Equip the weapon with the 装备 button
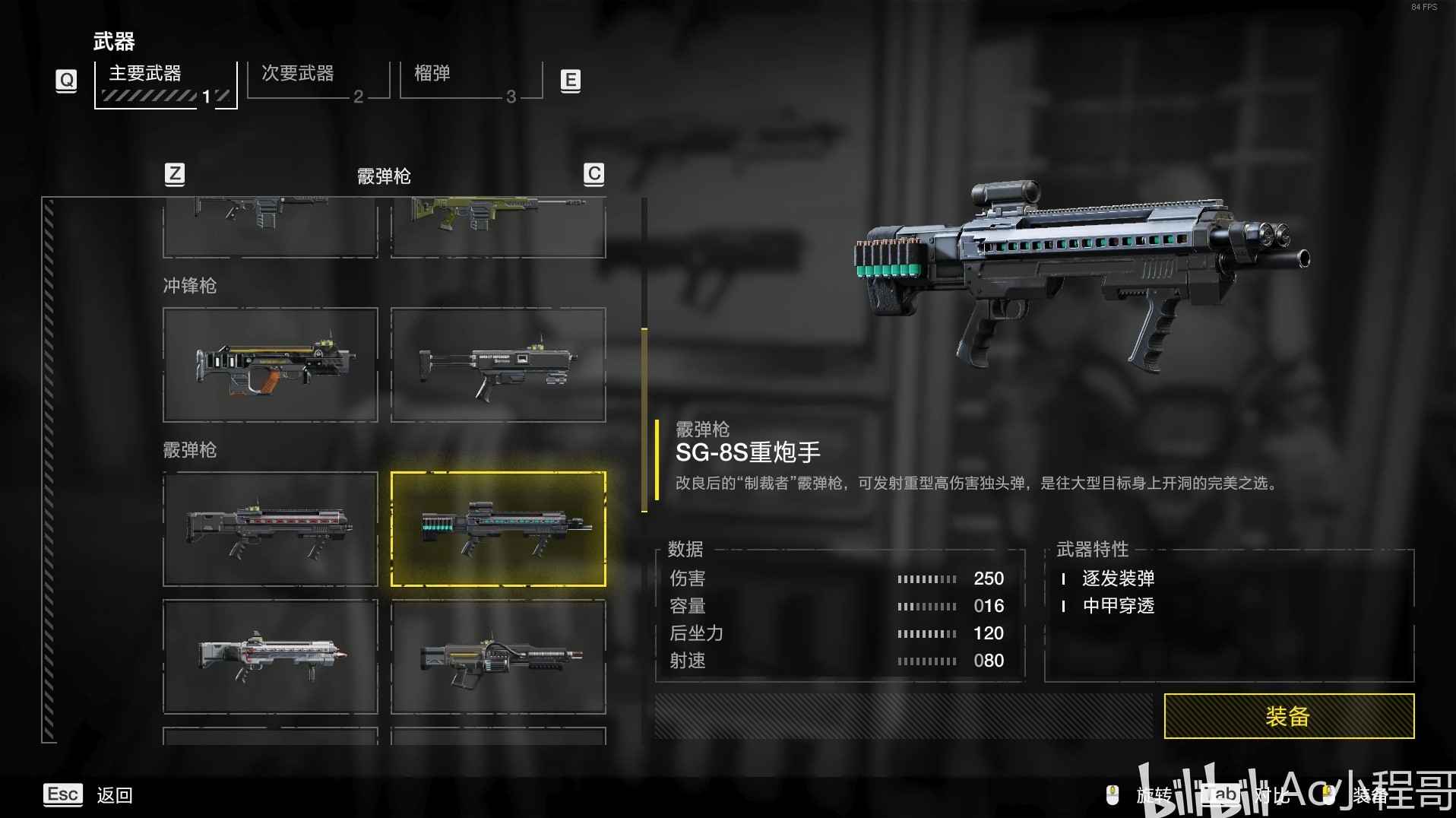 1288,716
